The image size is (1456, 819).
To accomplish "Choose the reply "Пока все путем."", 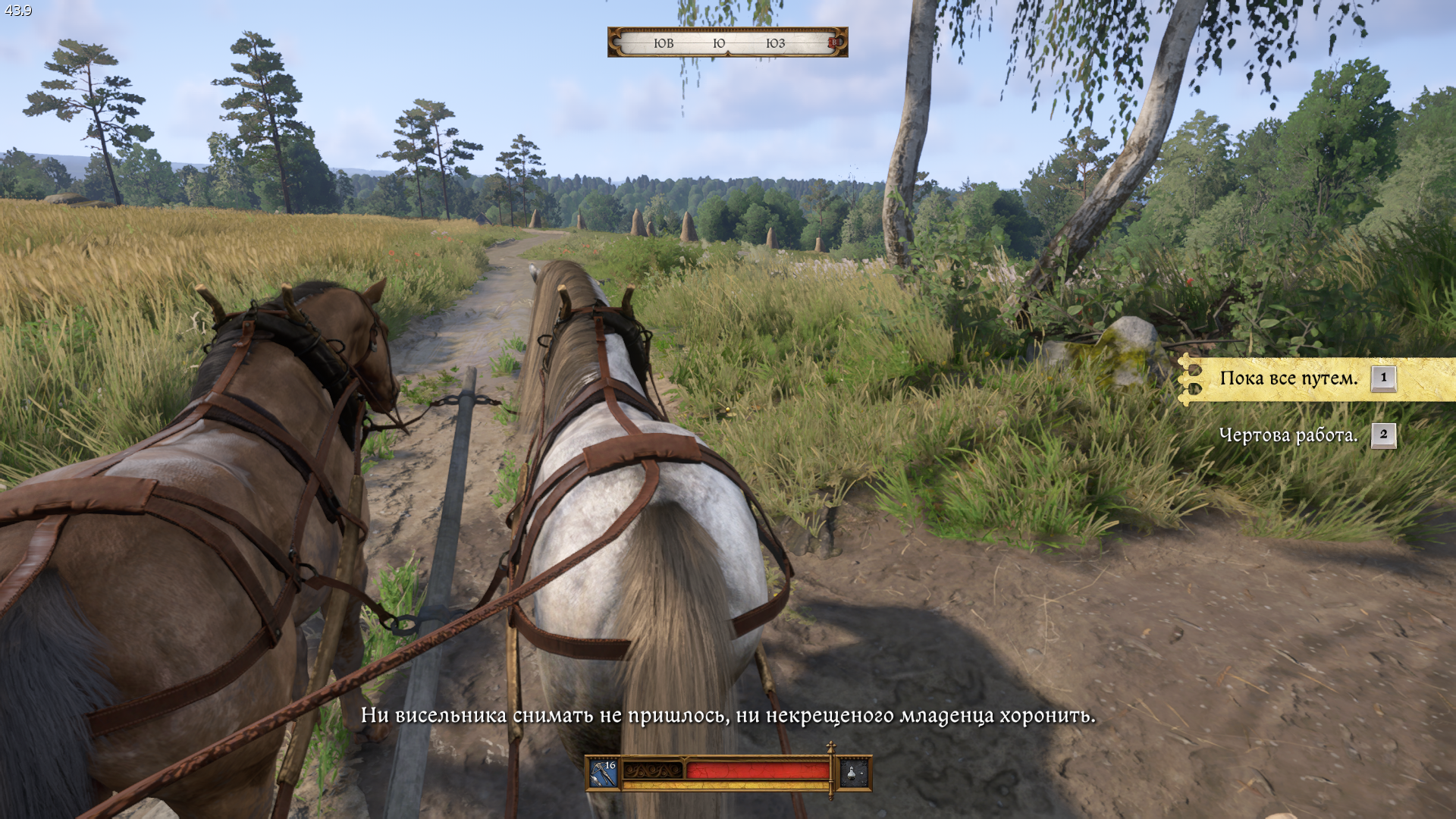I will pyautogui.click(x=1288, y=378).
